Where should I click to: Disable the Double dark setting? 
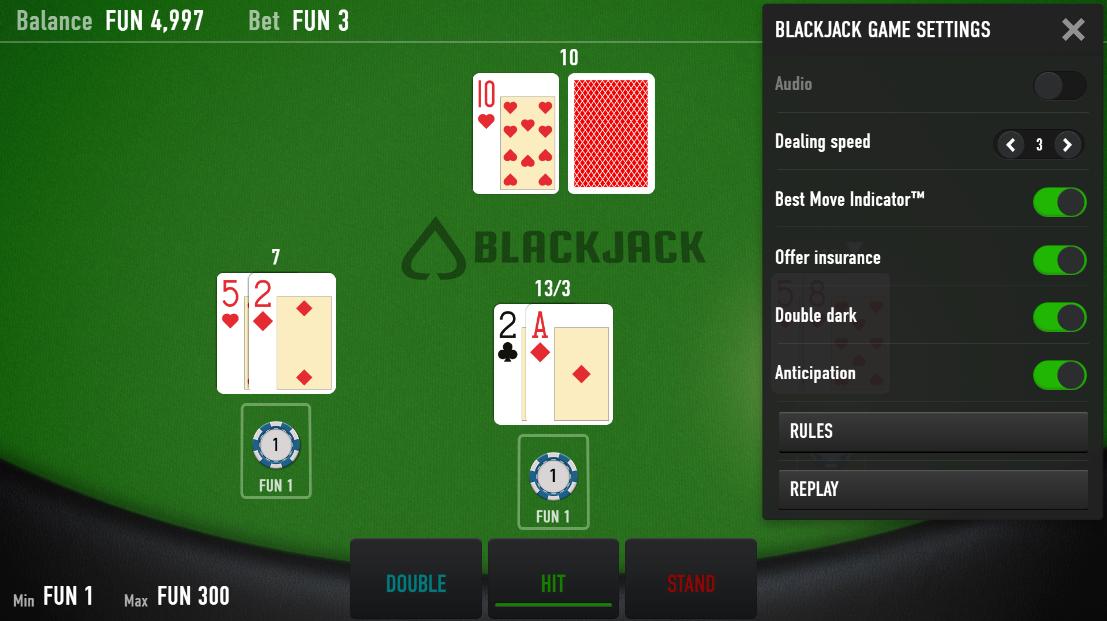click(1059, 317)
